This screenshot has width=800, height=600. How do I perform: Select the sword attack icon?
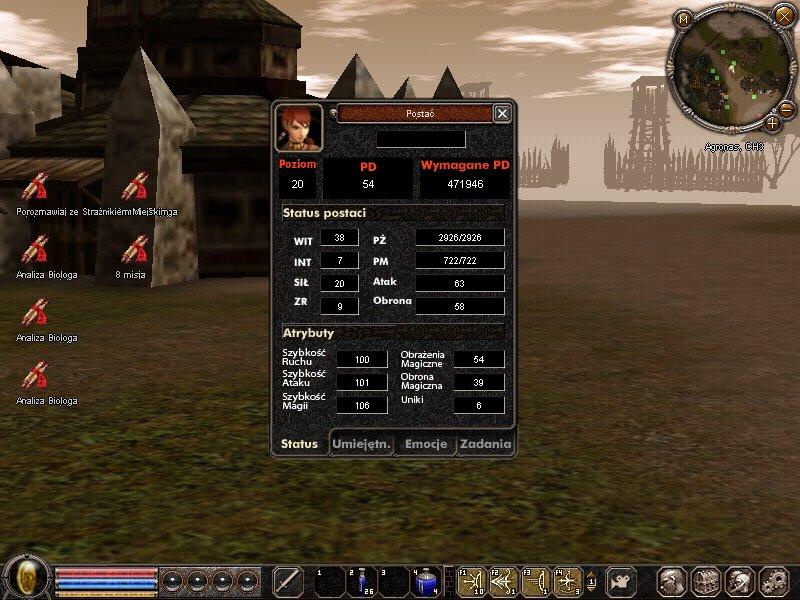pyautogui.click(x=288, y=581)
